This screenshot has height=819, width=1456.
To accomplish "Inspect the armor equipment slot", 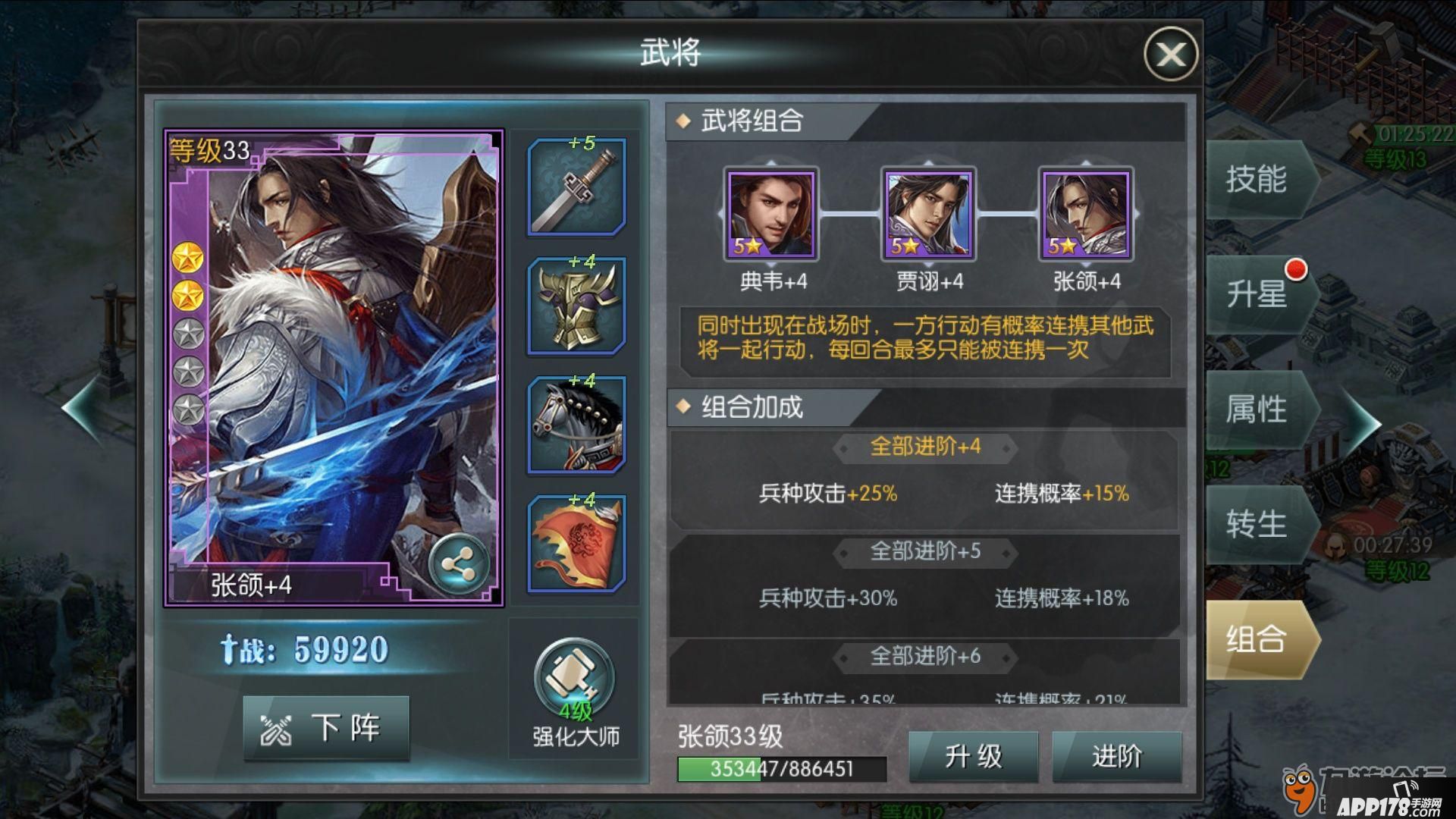I will click(576, 306).
